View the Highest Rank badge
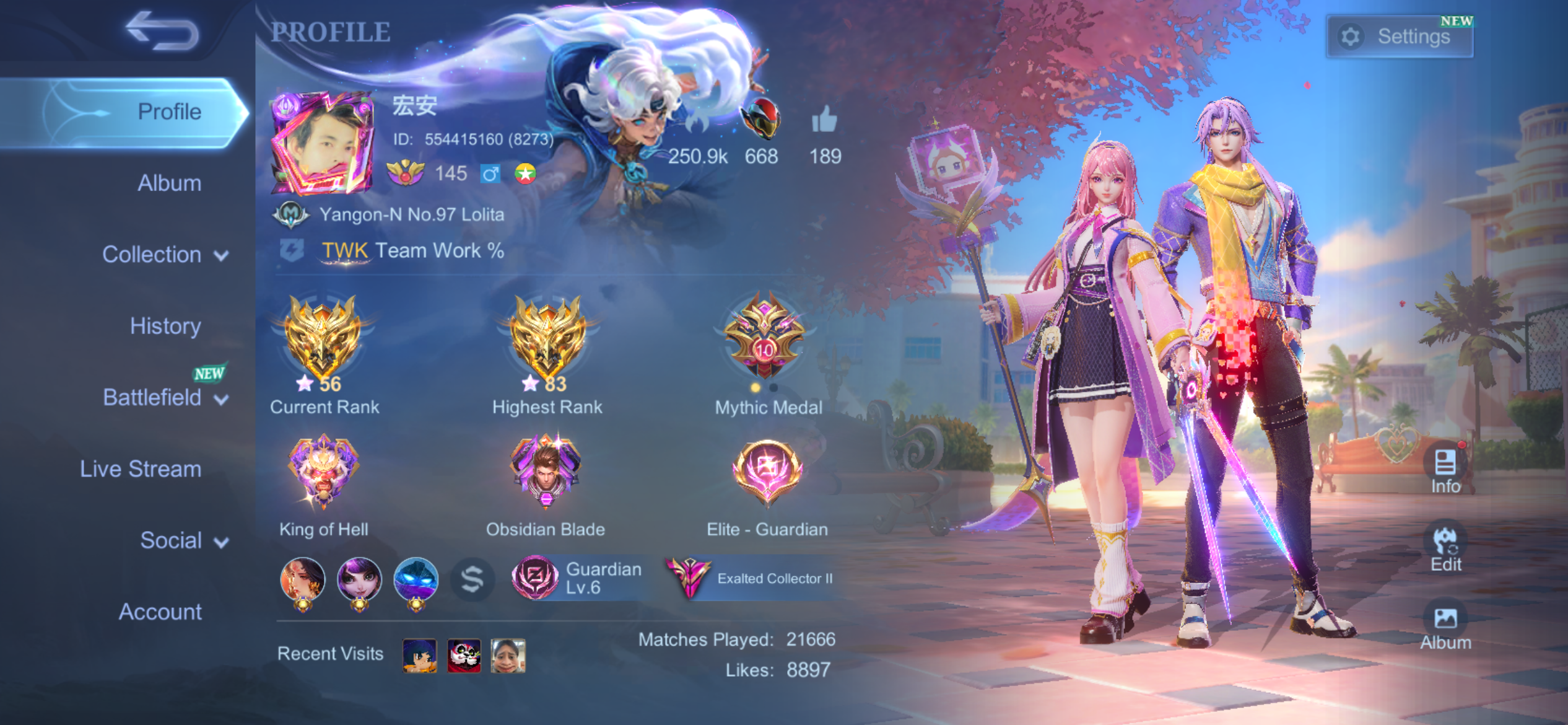The height and width of the screenshot is (725, 1568). (x=547, y=341)
